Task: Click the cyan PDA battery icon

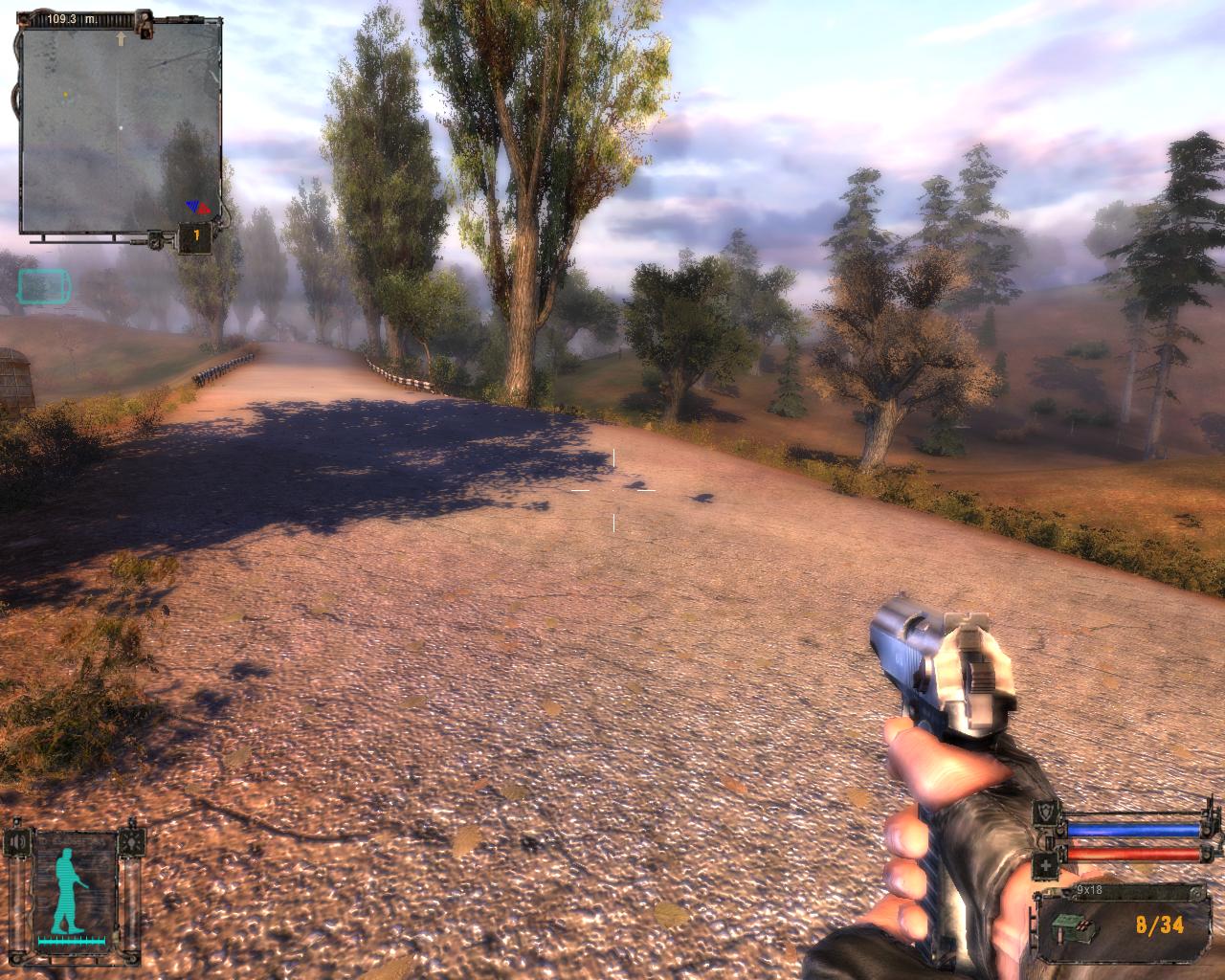Action: [x=43, y=285]
